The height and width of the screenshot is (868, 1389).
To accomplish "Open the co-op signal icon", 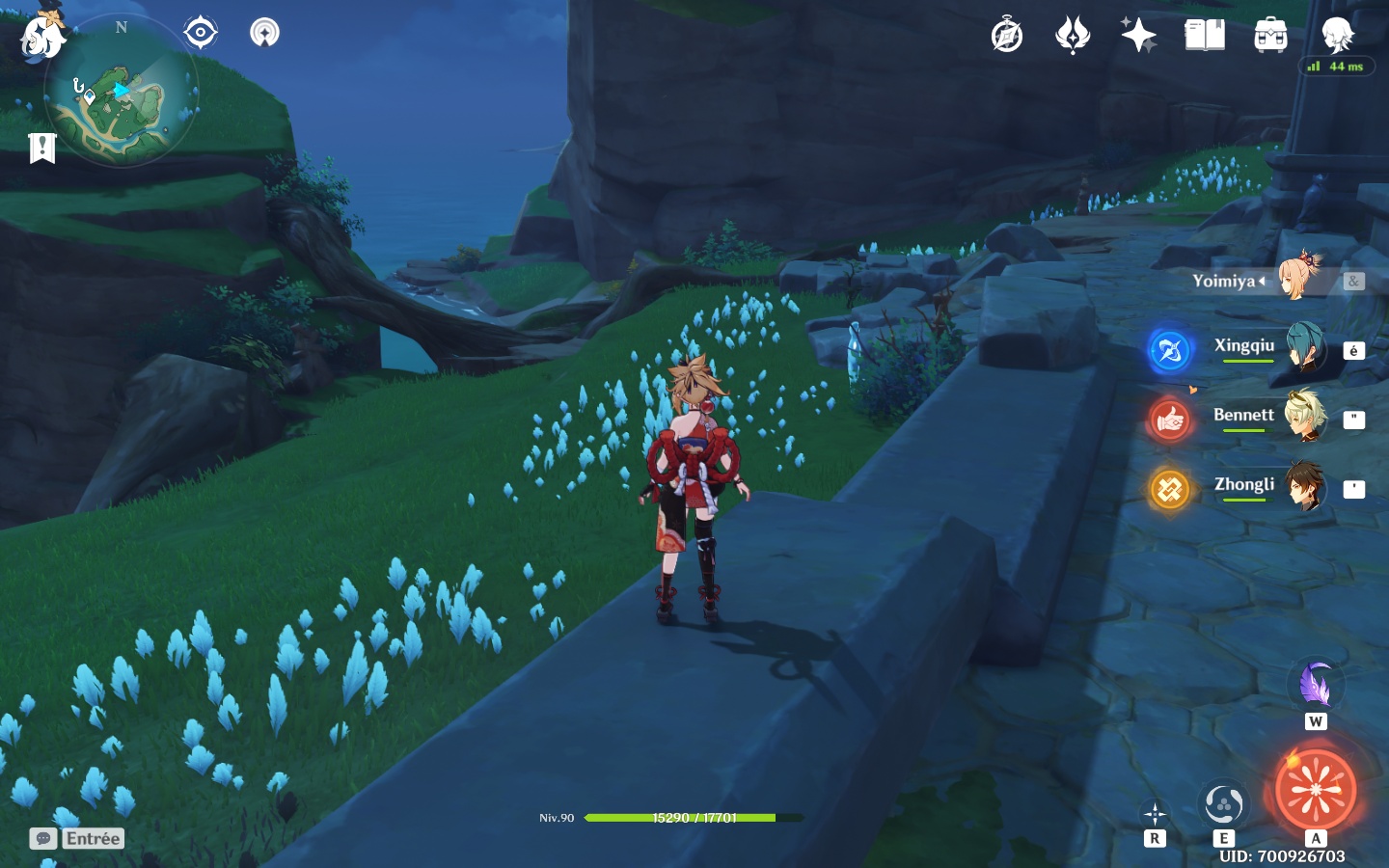I will [264, 33].
